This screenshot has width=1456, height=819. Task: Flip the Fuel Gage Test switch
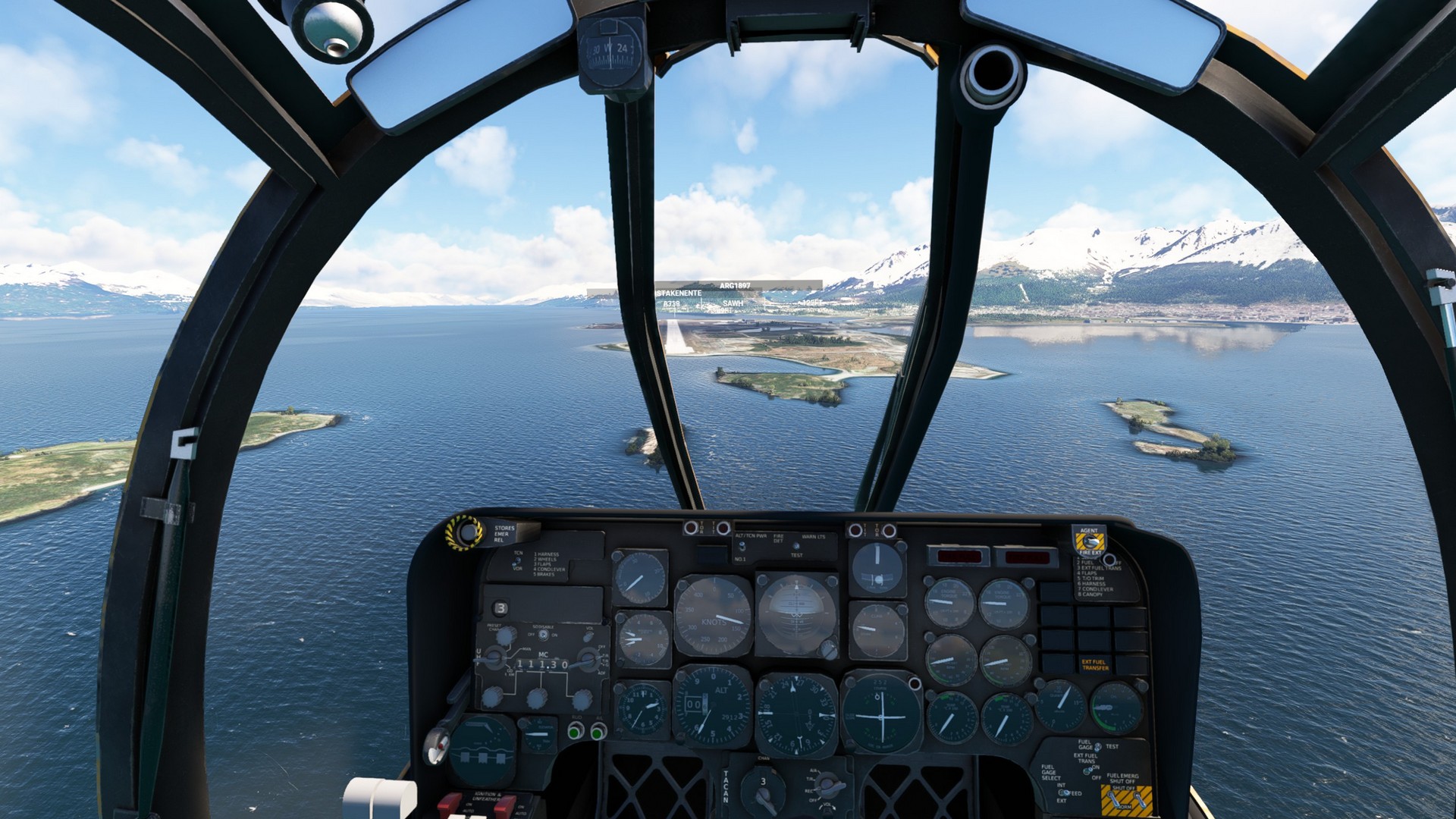[1098, 747]
